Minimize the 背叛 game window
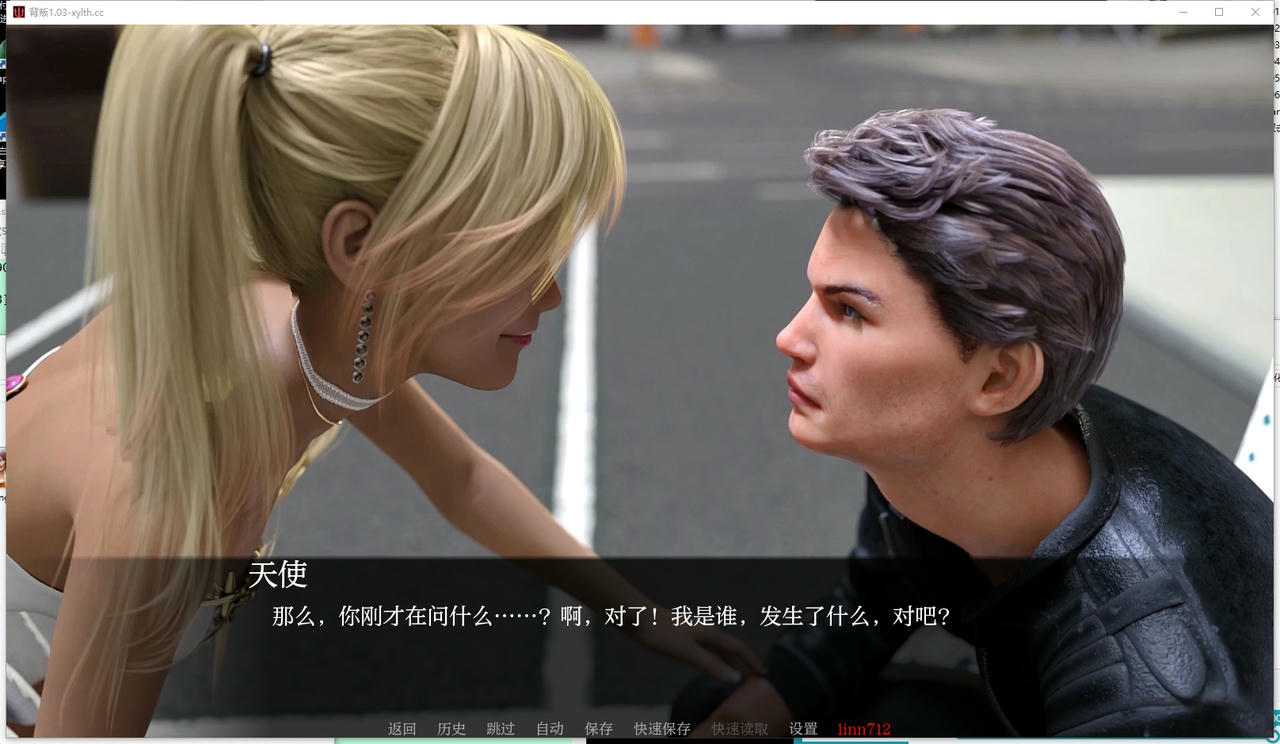 coord(1181,12)
